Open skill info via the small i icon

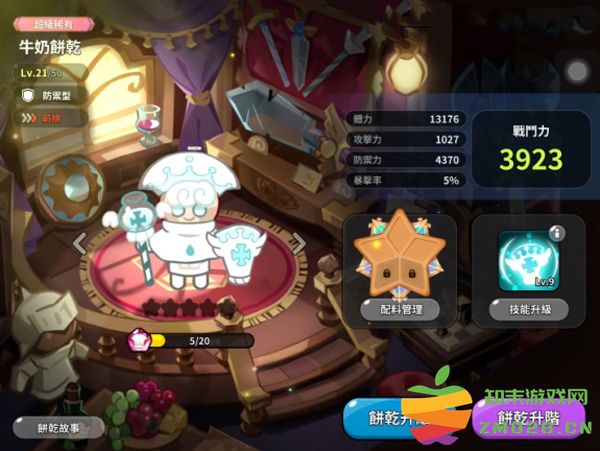557,234
